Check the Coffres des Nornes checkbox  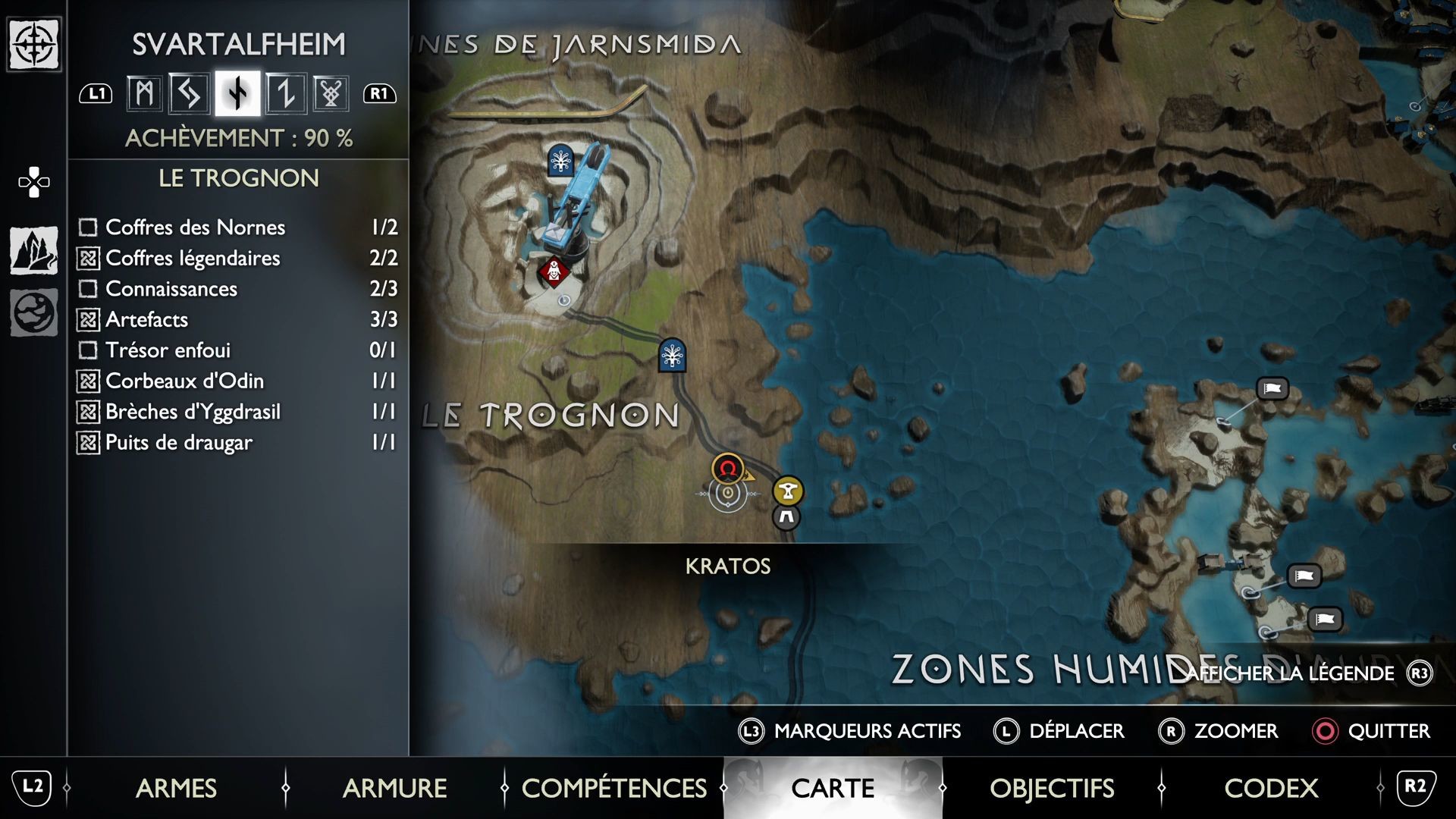87,227
